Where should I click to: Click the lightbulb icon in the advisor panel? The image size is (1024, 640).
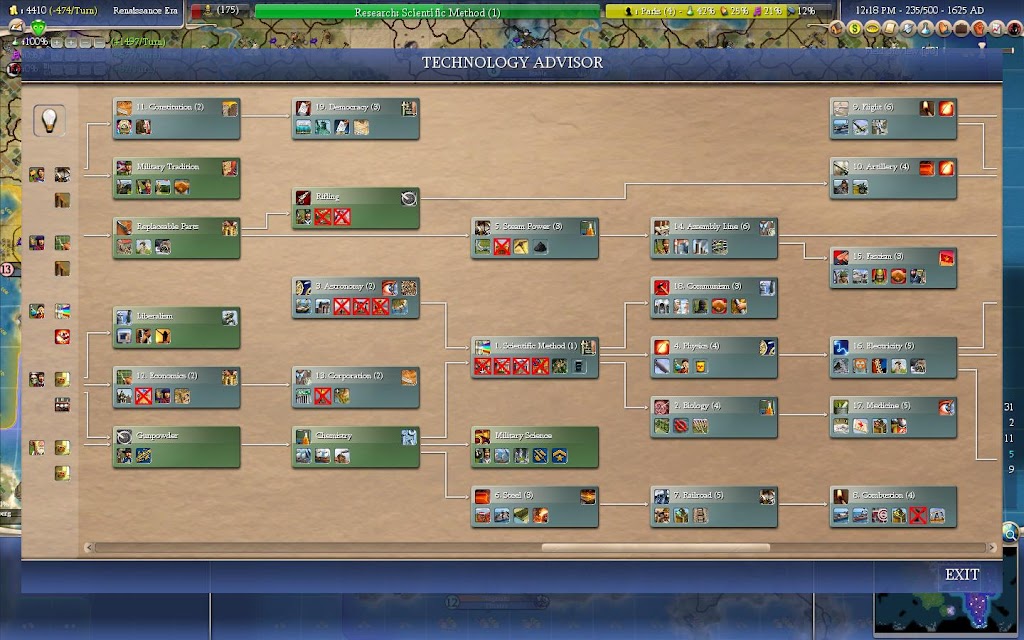tap(50, 120)
